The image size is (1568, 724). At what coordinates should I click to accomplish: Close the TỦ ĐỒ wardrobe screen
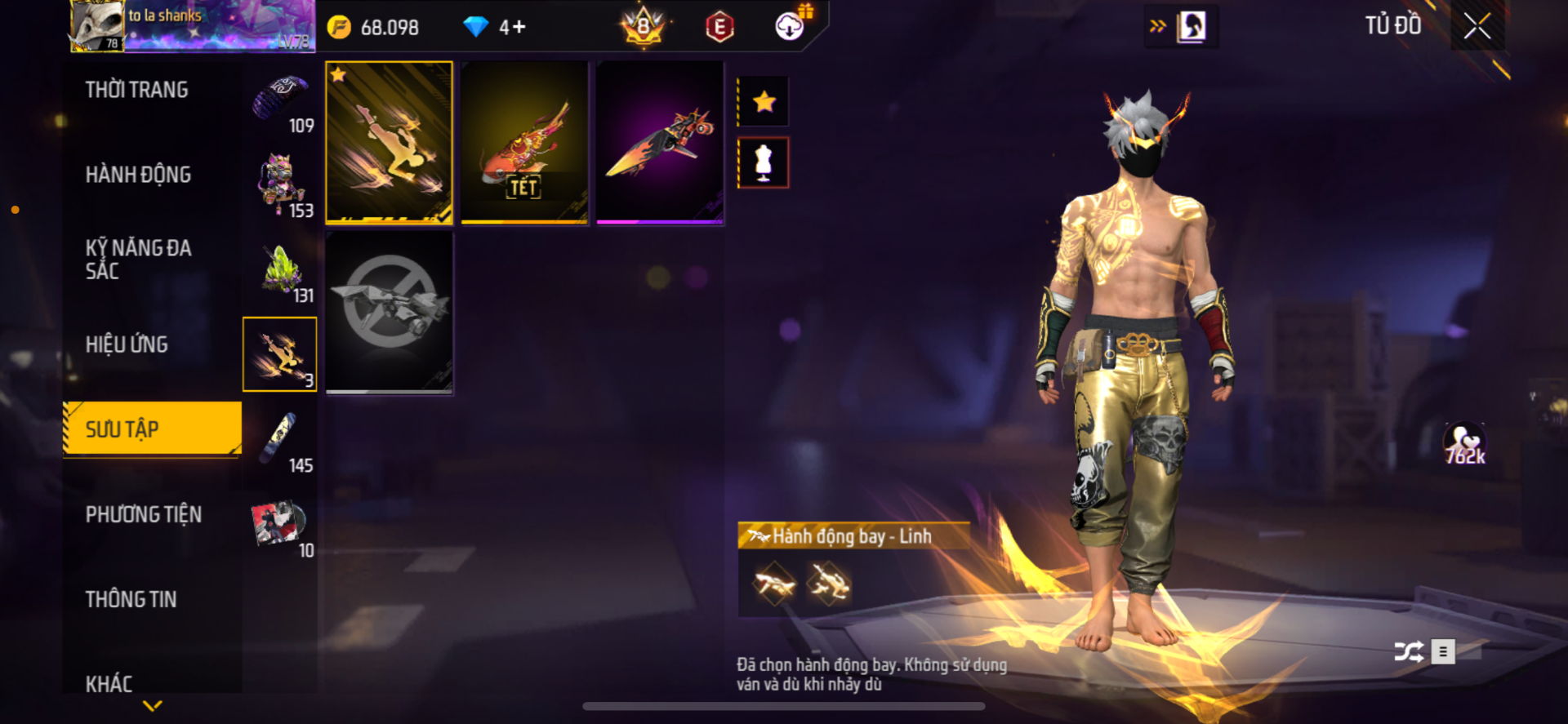1477,26
